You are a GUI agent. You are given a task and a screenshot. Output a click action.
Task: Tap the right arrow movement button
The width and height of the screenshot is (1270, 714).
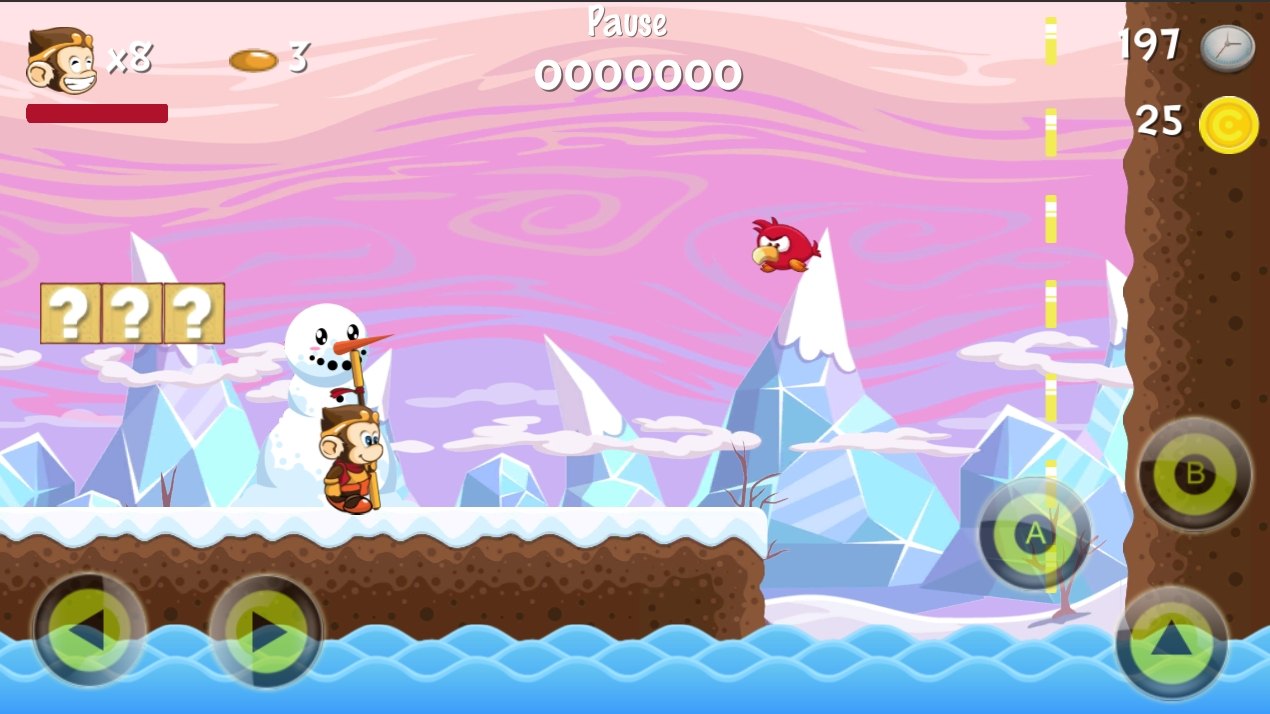tap(266, 631)
